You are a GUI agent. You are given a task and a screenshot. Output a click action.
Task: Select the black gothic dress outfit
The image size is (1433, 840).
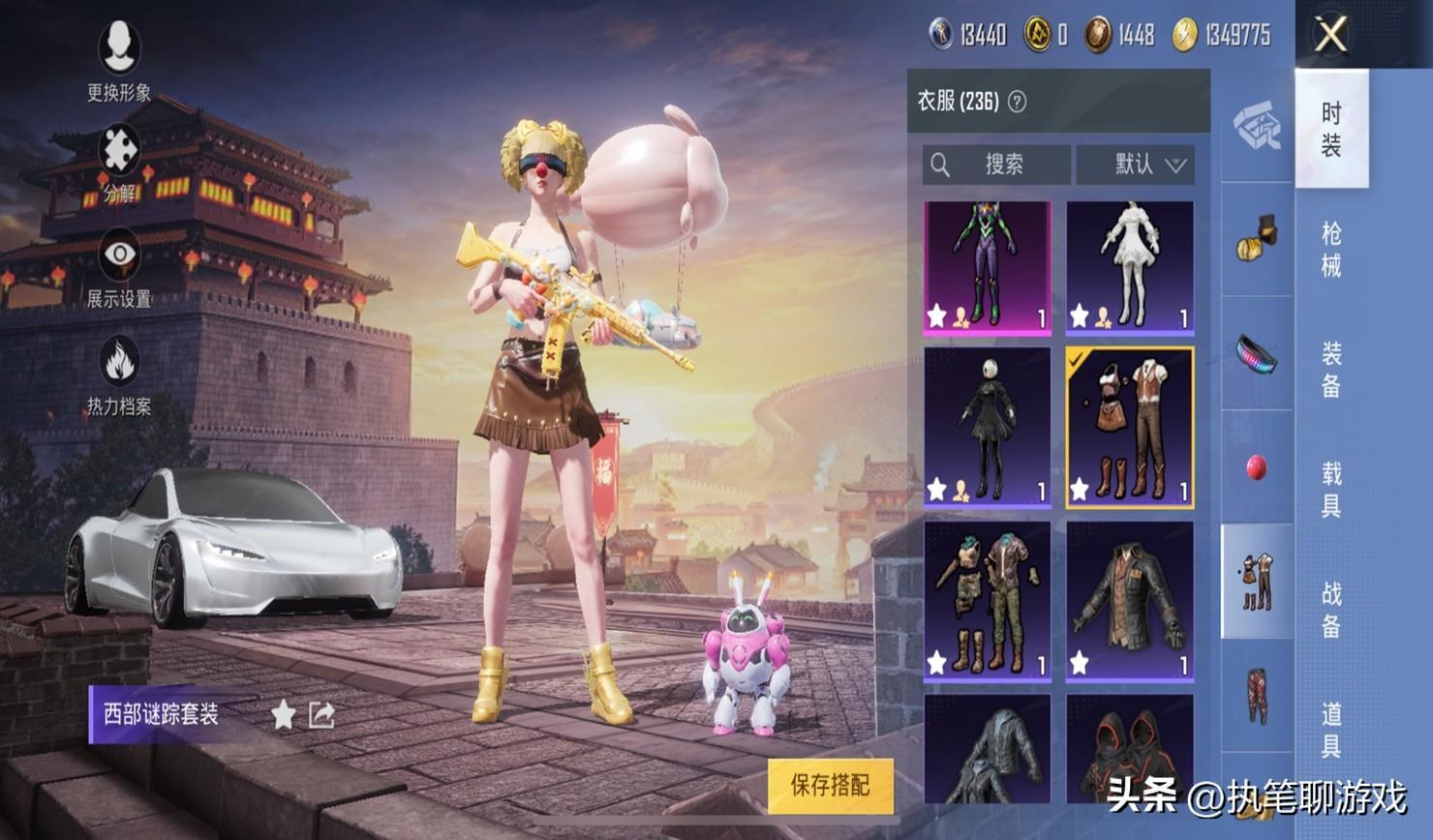pos(987,426)
